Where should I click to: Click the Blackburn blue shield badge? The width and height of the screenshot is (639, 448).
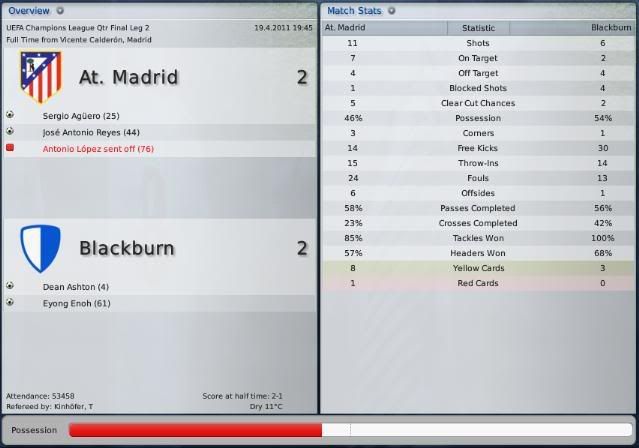click(x=40, y=246)
